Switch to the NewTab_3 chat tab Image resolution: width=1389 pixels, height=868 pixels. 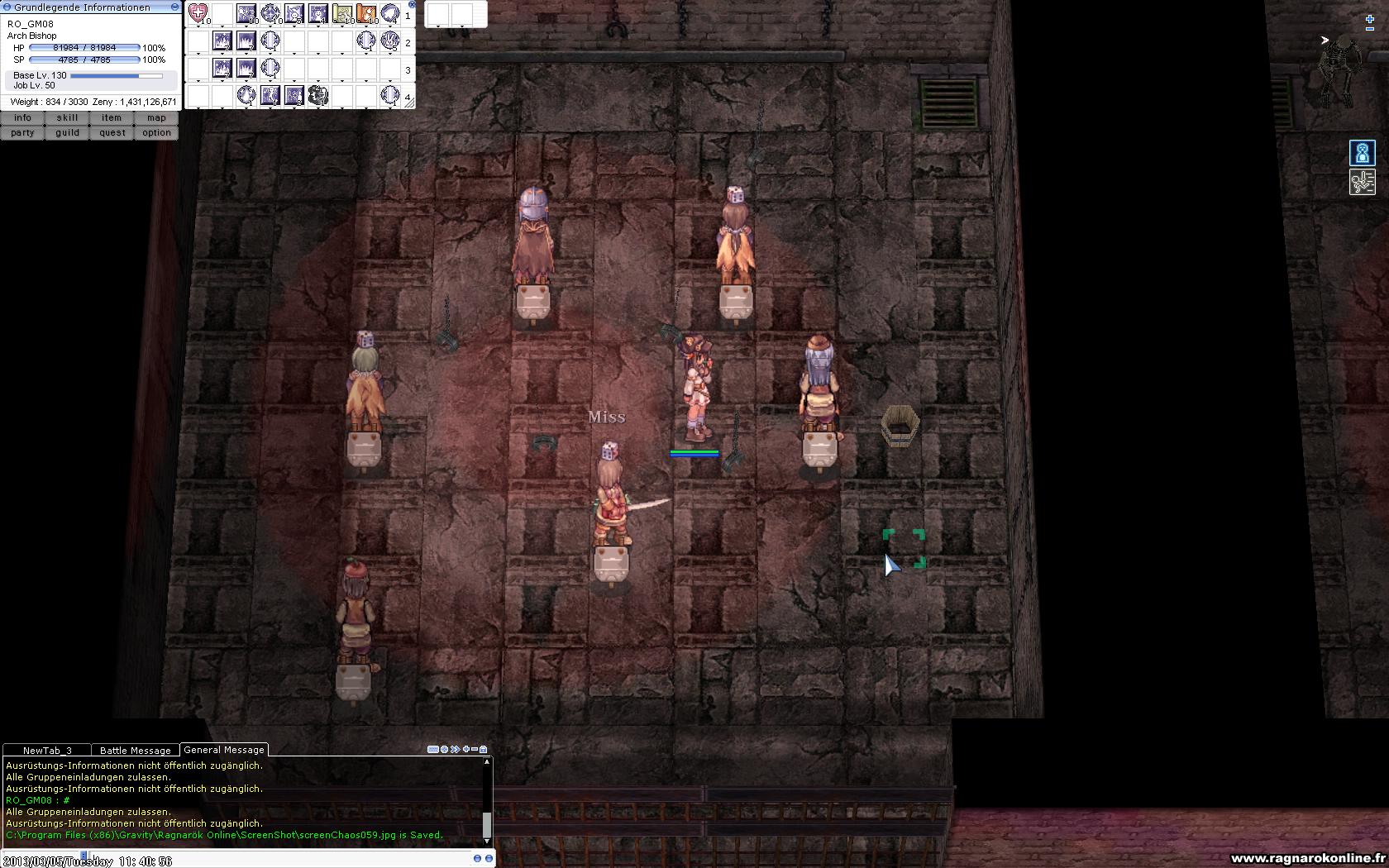coord(47,751)
